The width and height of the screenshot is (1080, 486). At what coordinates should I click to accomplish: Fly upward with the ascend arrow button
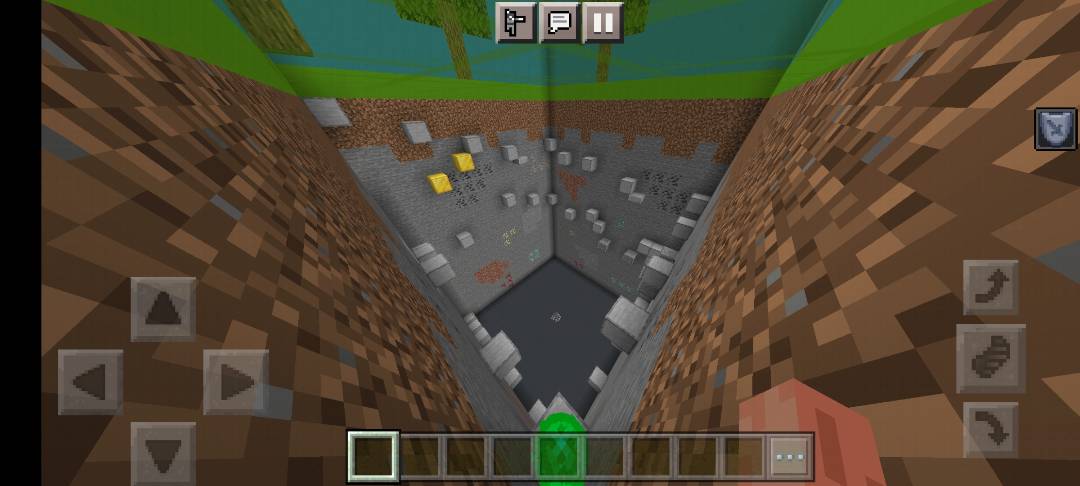coord(990,288)
